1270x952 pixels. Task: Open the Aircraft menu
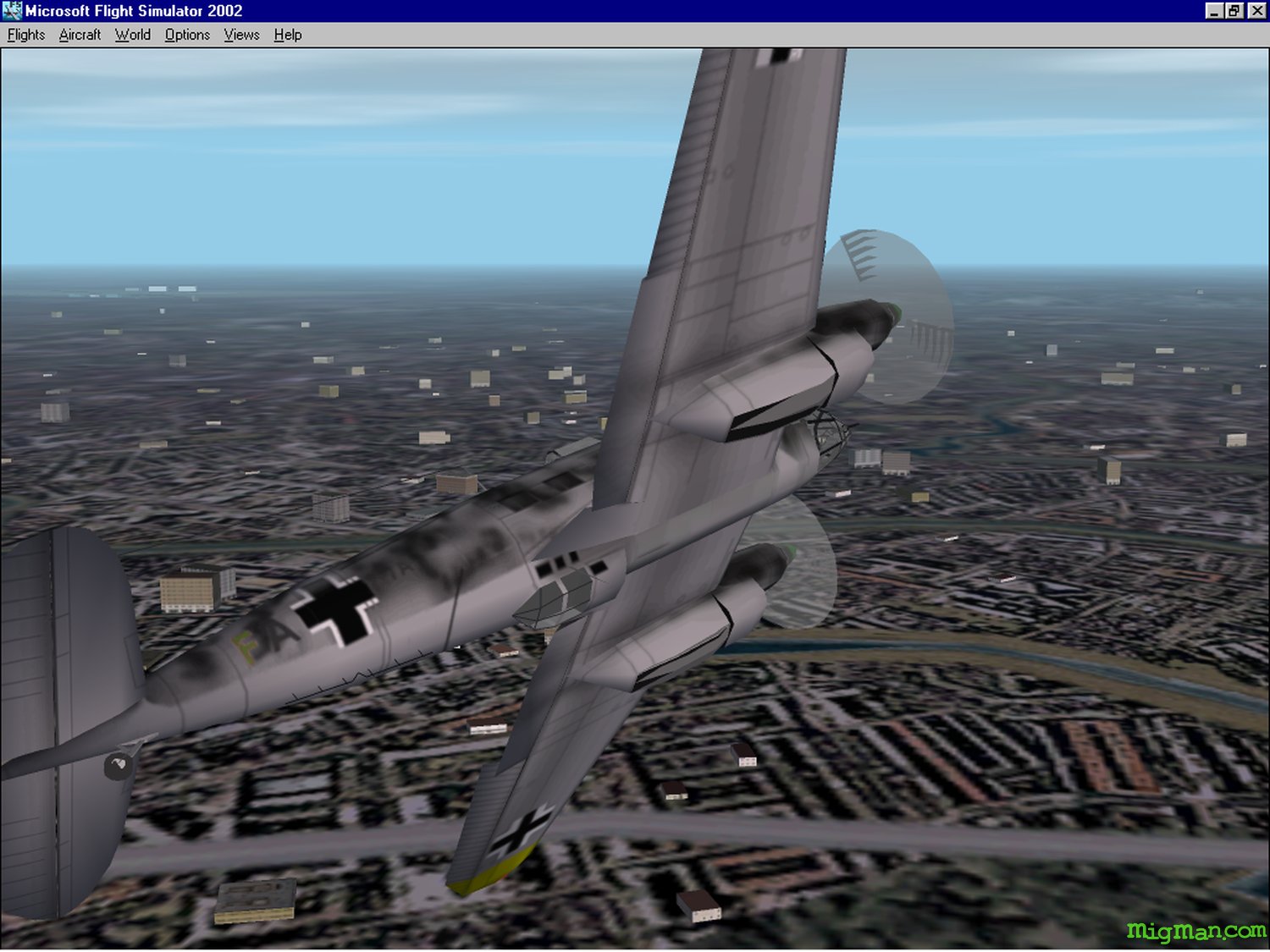(80, 35)
